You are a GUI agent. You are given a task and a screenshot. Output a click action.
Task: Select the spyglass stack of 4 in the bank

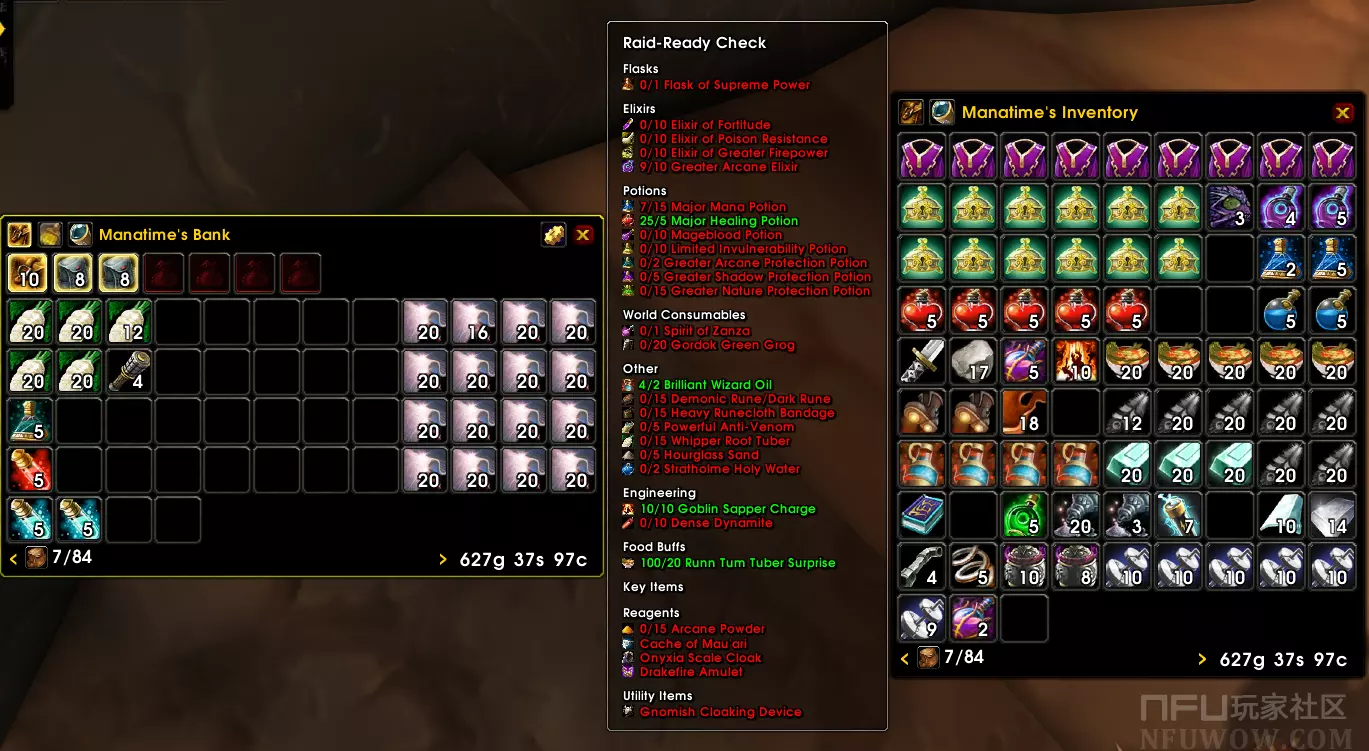[129, 371]
